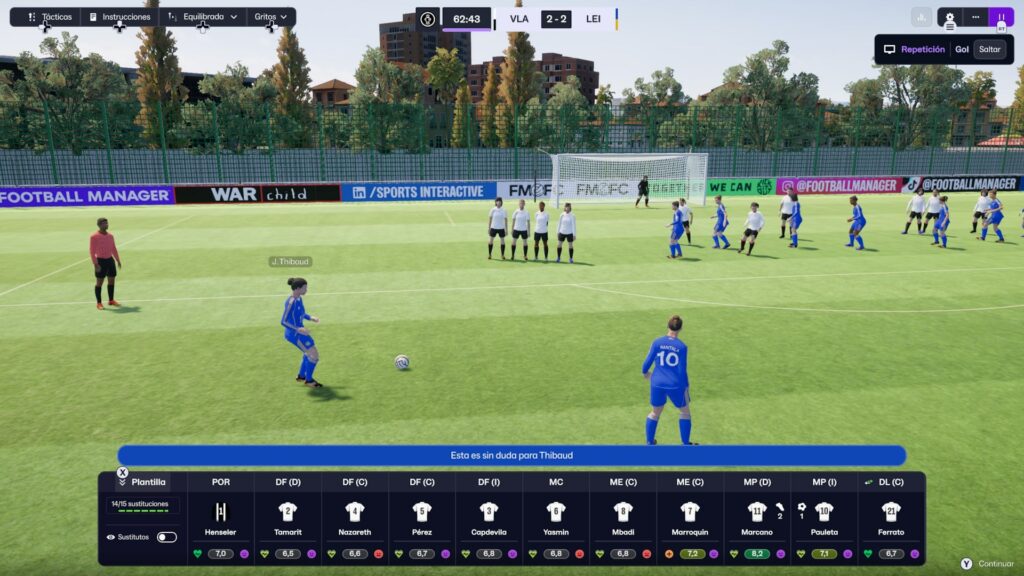The height and width of the screenshot is (576, 1024).
Task: Click the match stats bar-chart icon
Action: coord(921,17)
